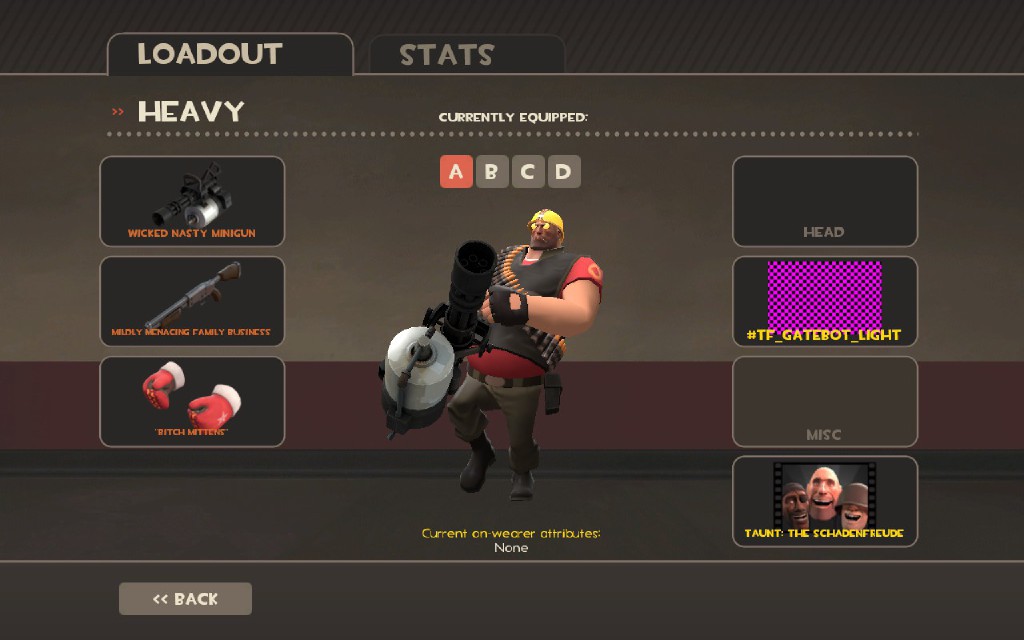1024x640 pixels.
Task: Select the TF_Gatebot_Light item slot
Action: tap(824, 301)
